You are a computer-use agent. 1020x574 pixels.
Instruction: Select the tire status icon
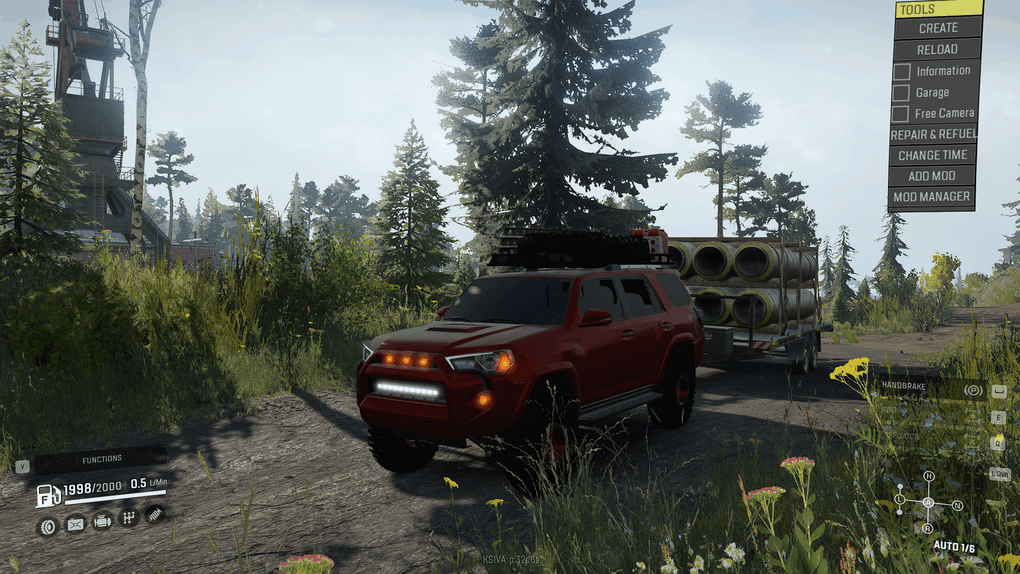click(x=47, y=525)
